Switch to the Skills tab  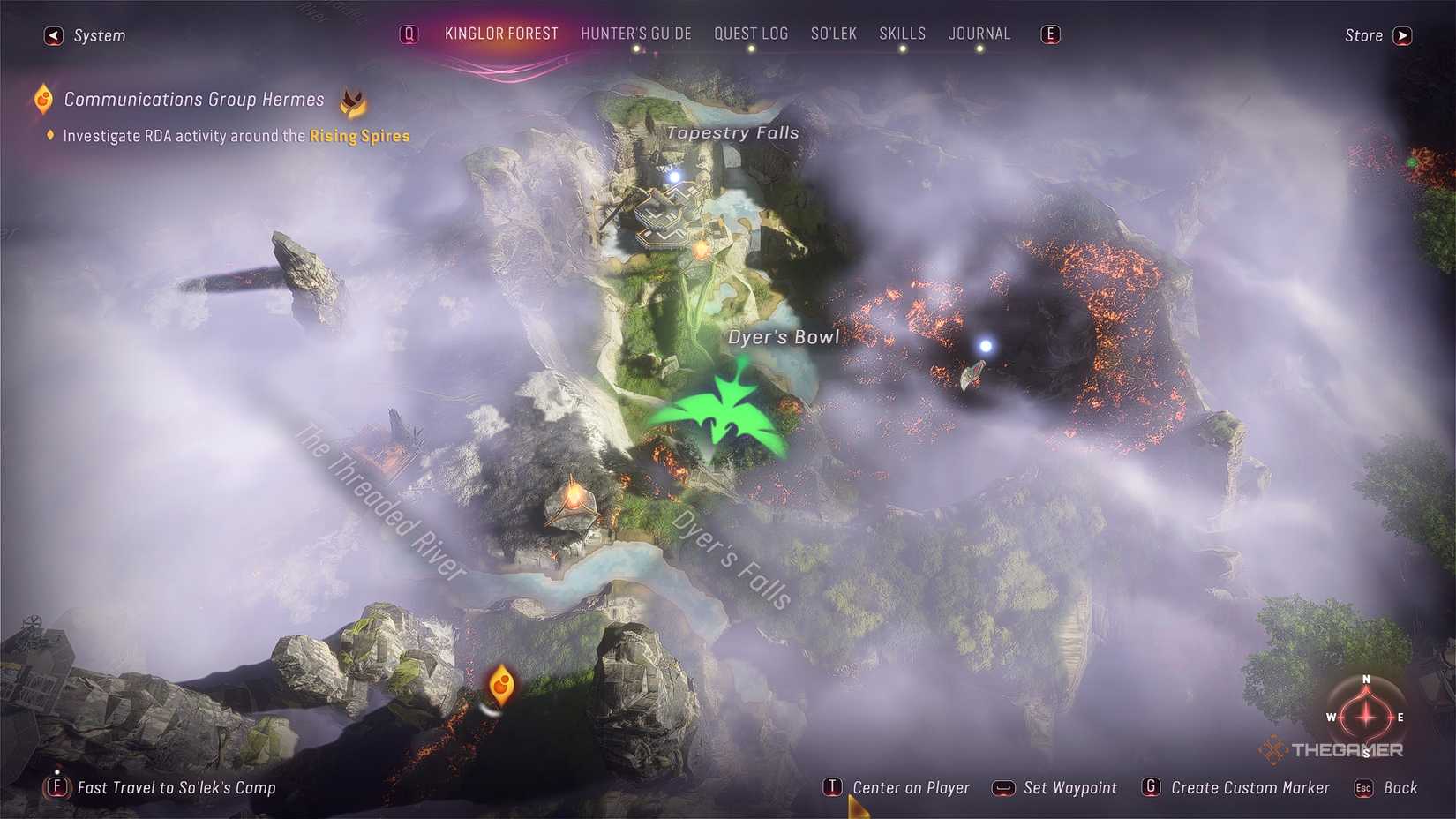902,34
